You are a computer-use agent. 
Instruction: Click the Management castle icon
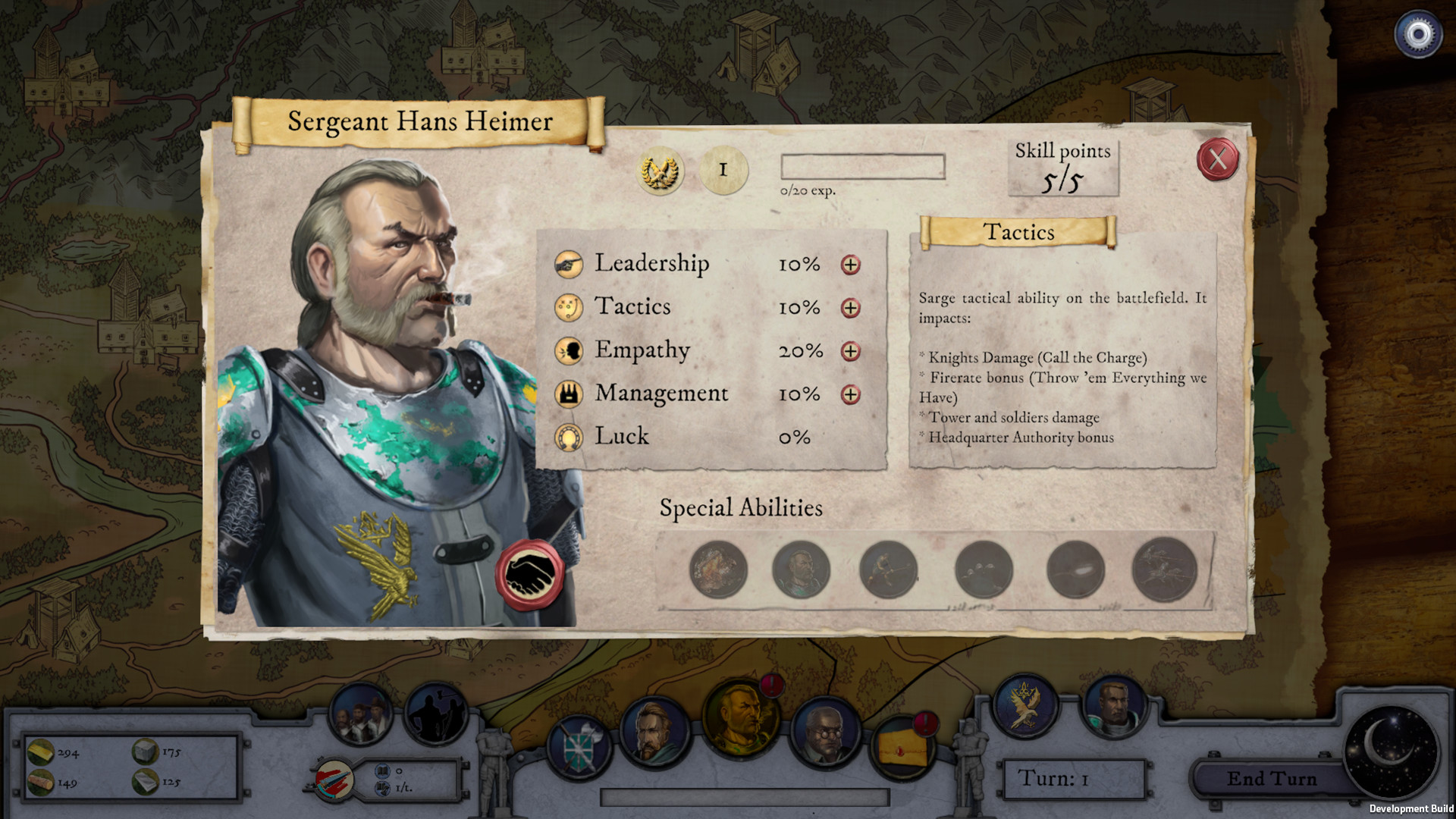coord(570,394)
